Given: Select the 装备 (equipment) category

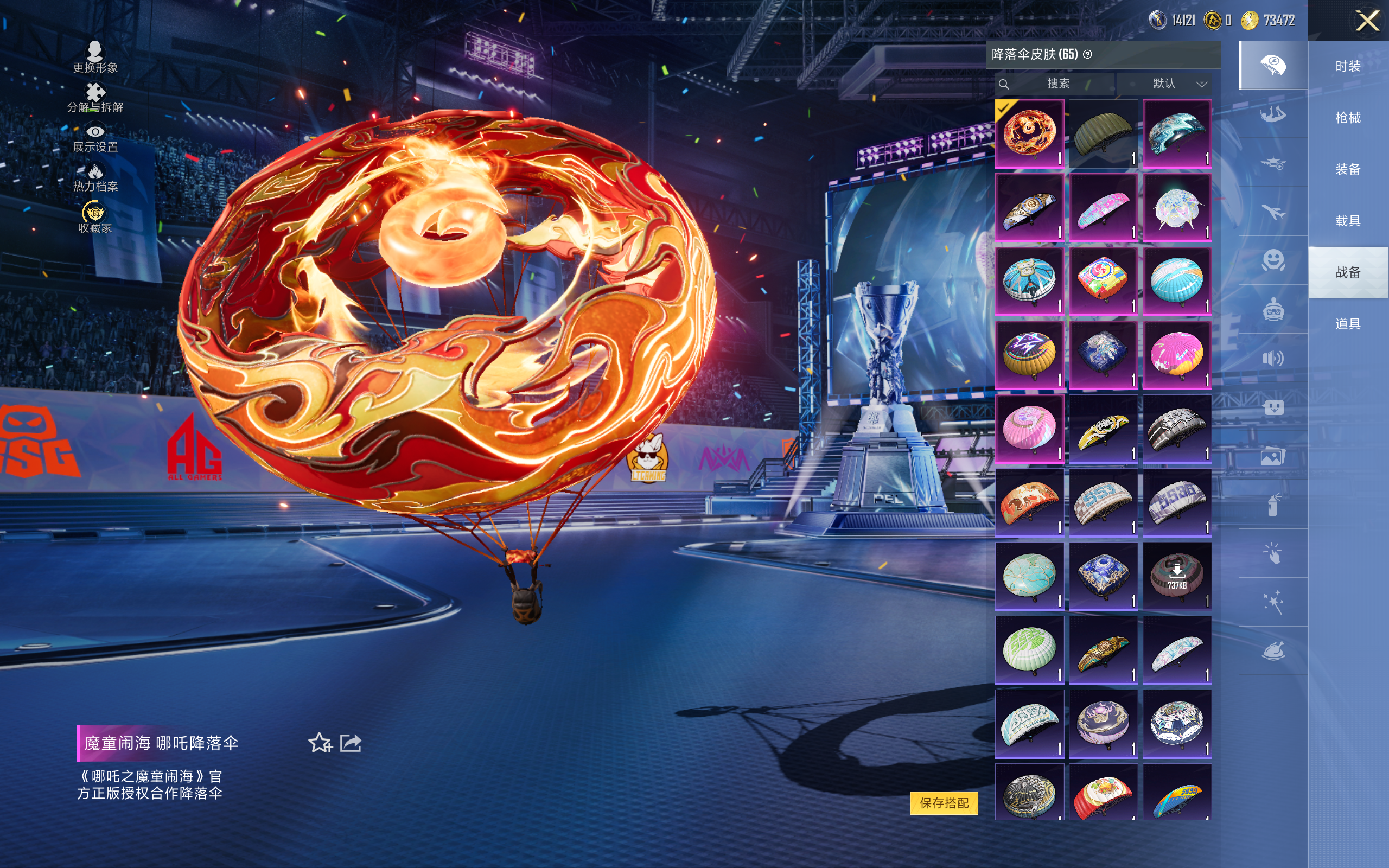Looking at the screenshot, I should coord(1348,169).
